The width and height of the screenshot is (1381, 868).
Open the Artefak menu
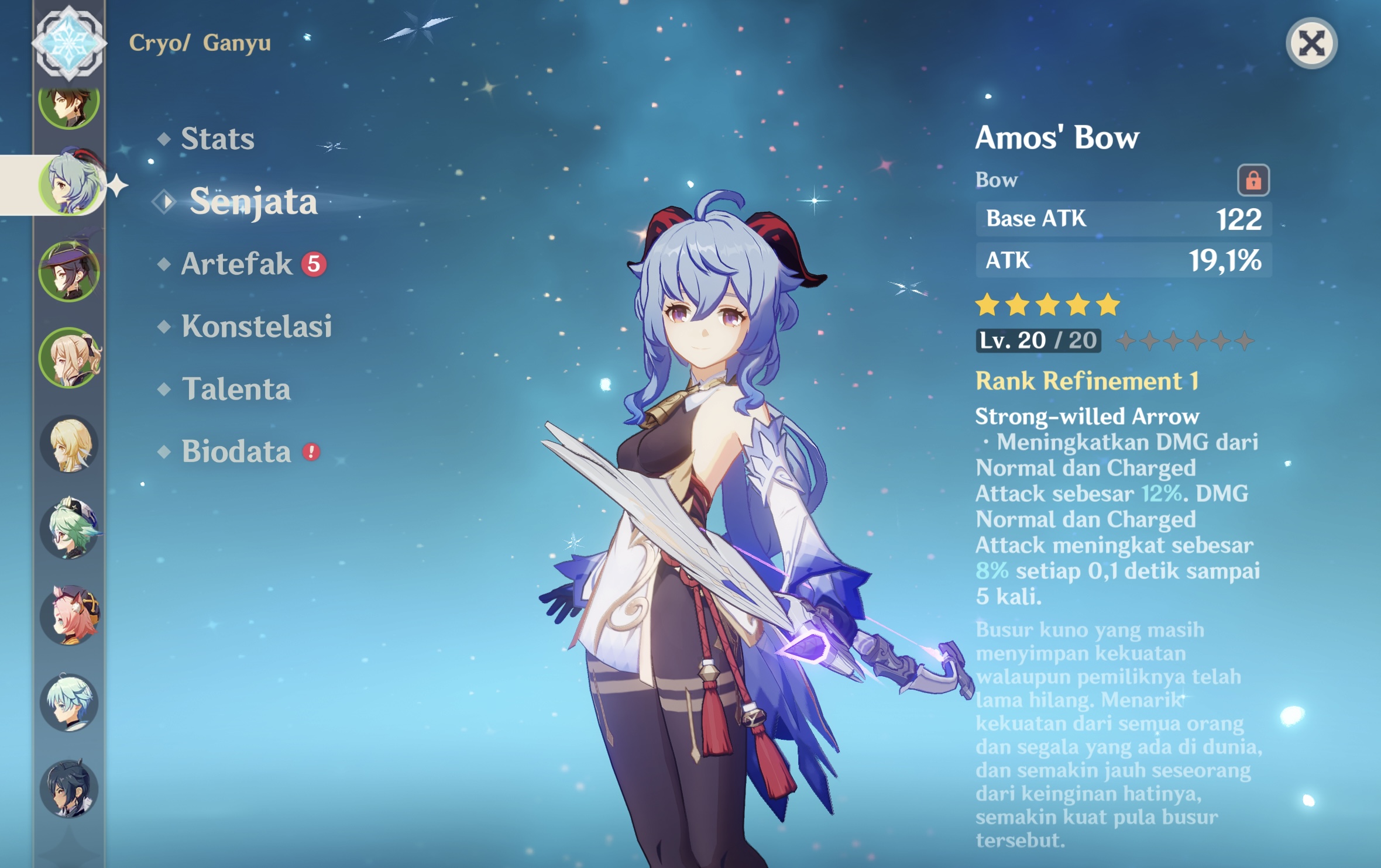pyautogui.click(x=236, y=264)
